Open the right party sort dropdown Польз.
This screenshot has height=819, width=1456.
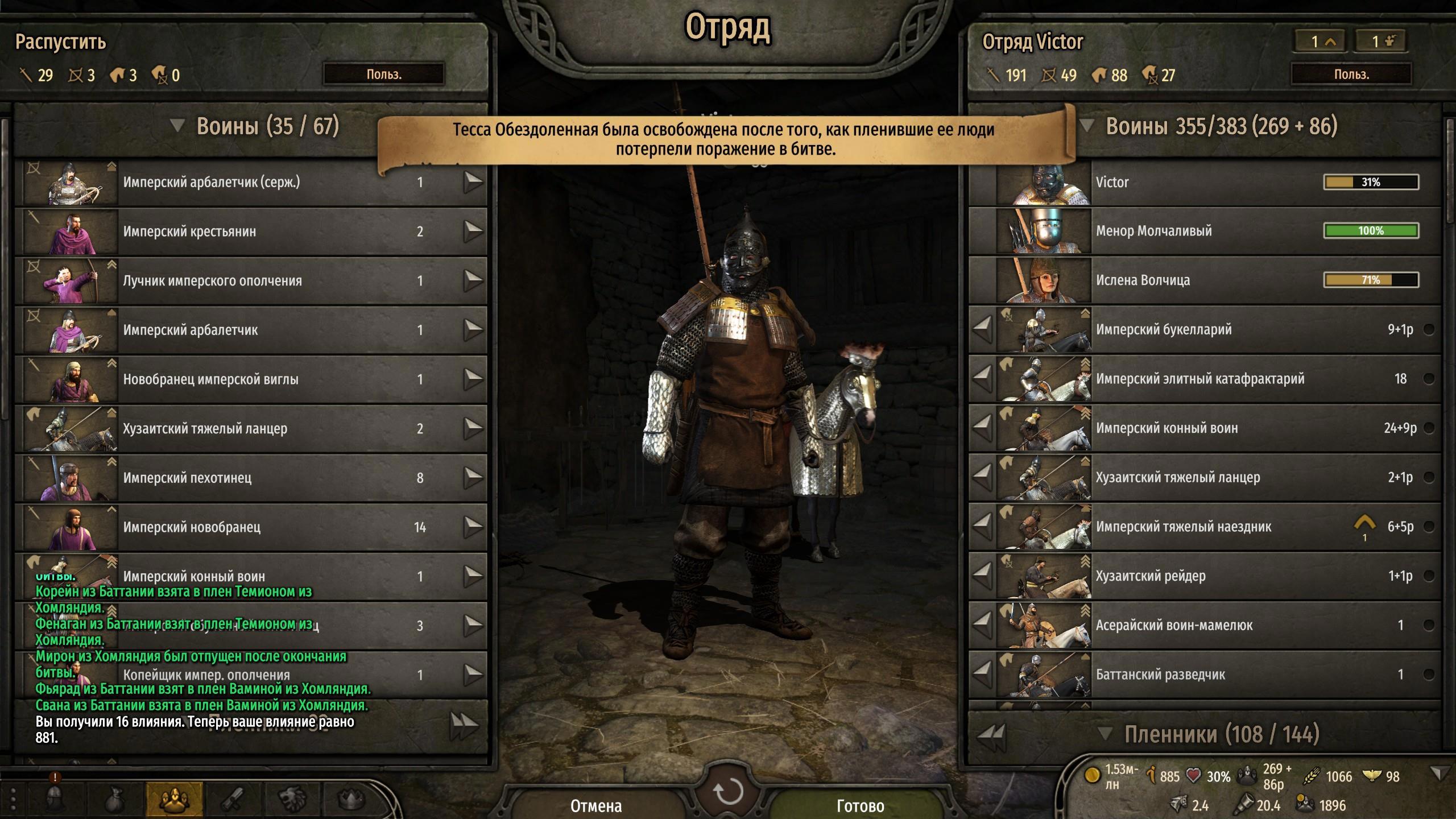tap(1351, 75)
